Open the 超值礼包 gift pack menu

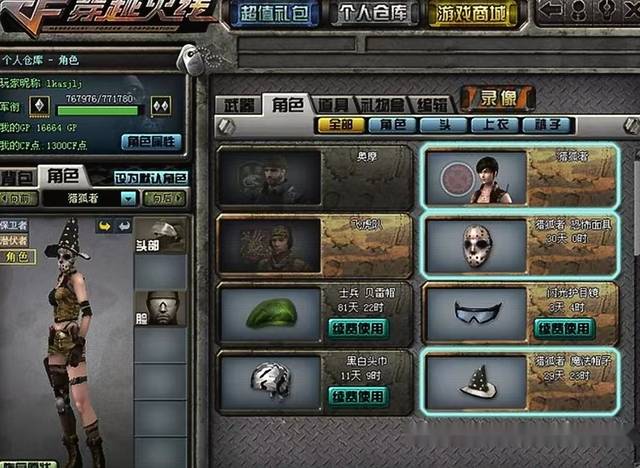274,14
